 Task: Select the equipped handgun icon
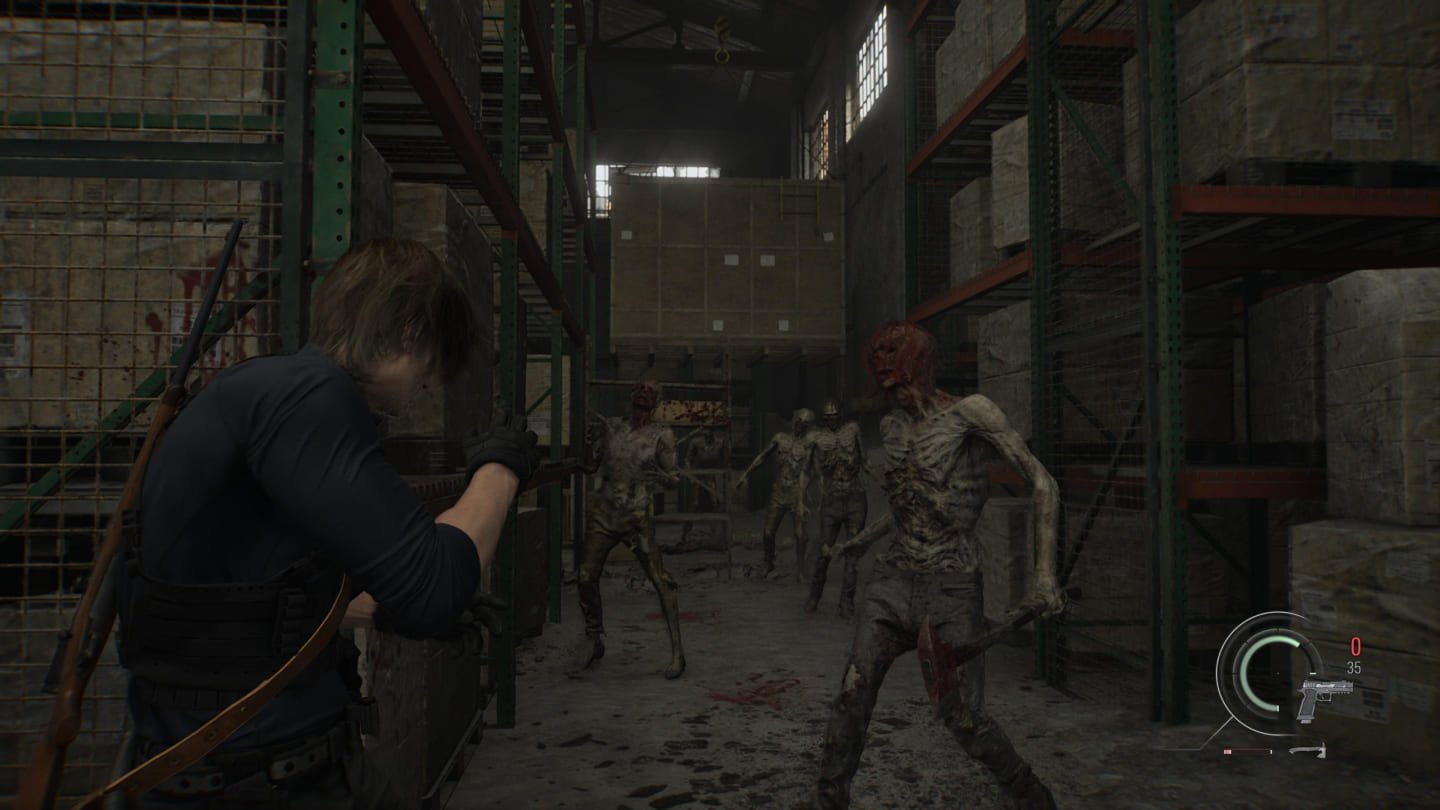pyautogui.click(x=1323, y=695)
